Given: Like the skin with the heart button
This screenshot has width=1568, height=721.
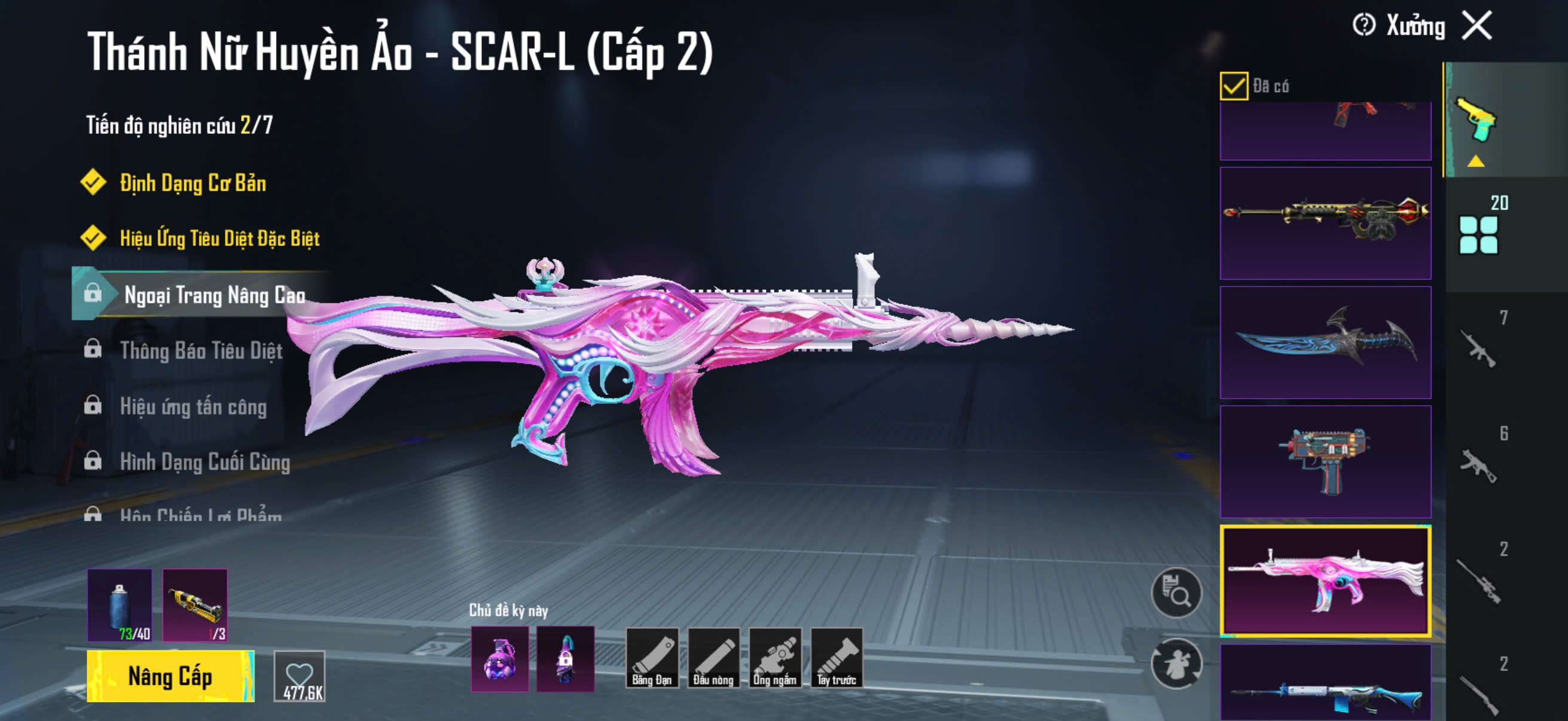Looking at the screenshot, I should point(300,676).
